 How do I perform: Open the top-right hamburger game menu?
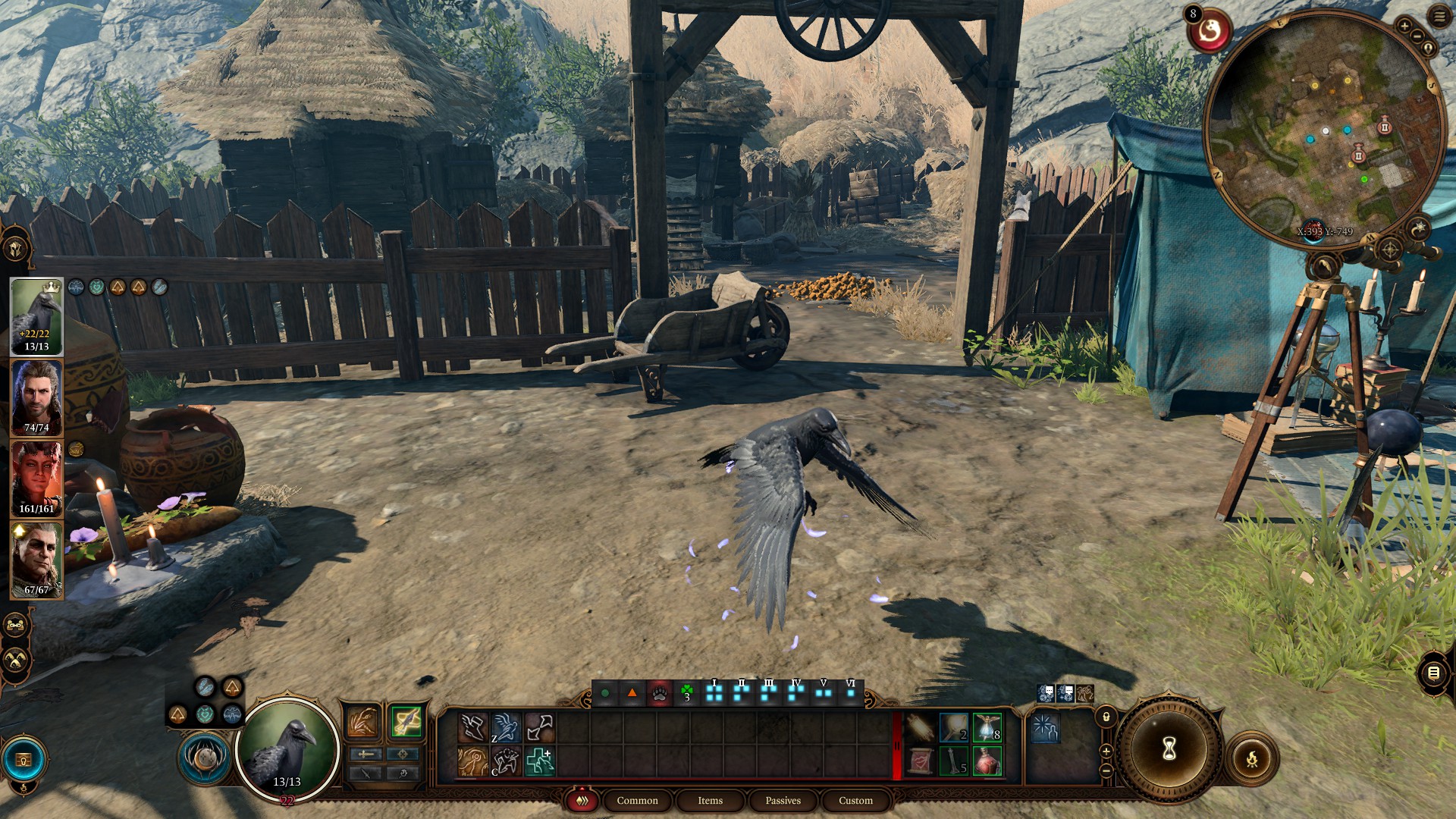coord(1439,17)
